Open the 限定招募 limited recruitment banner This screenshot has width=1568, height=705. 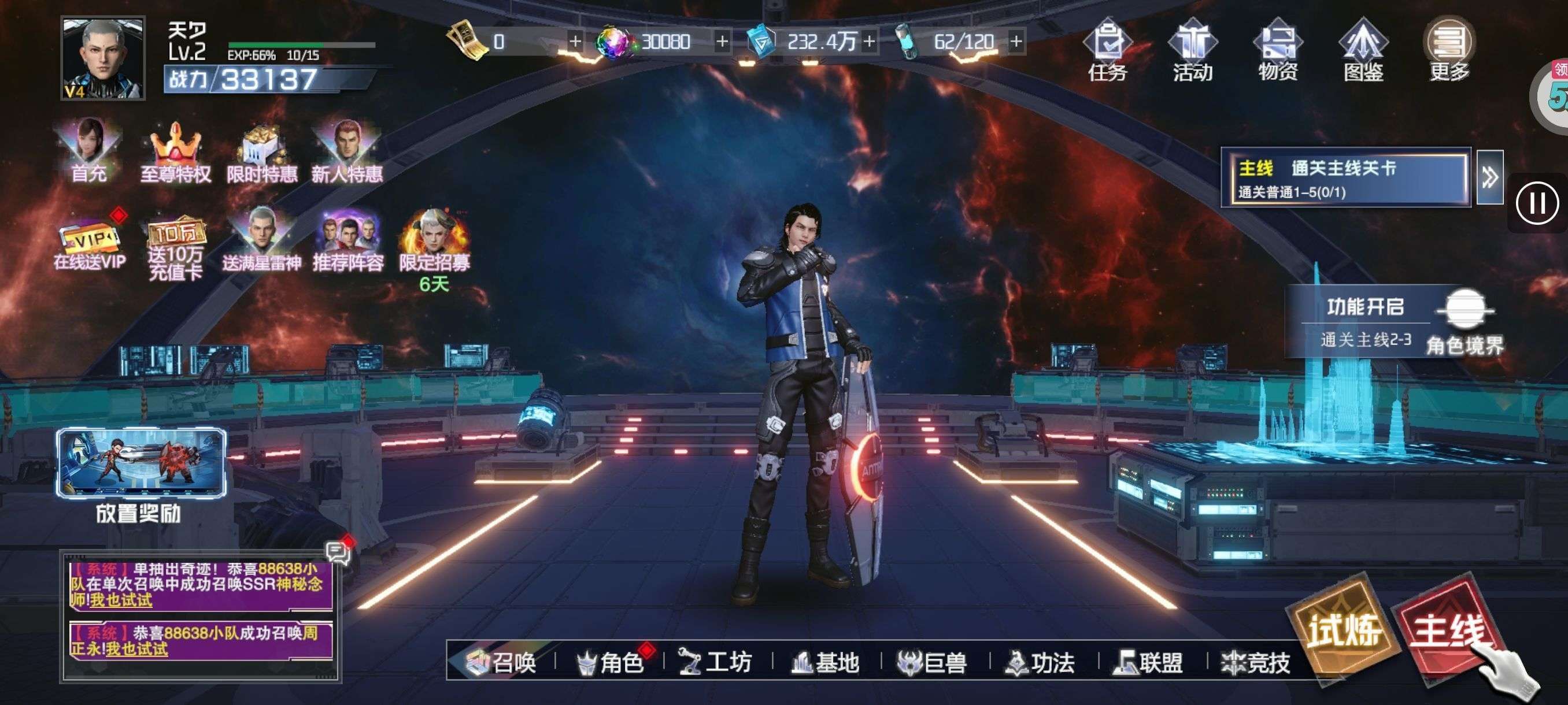434,244
